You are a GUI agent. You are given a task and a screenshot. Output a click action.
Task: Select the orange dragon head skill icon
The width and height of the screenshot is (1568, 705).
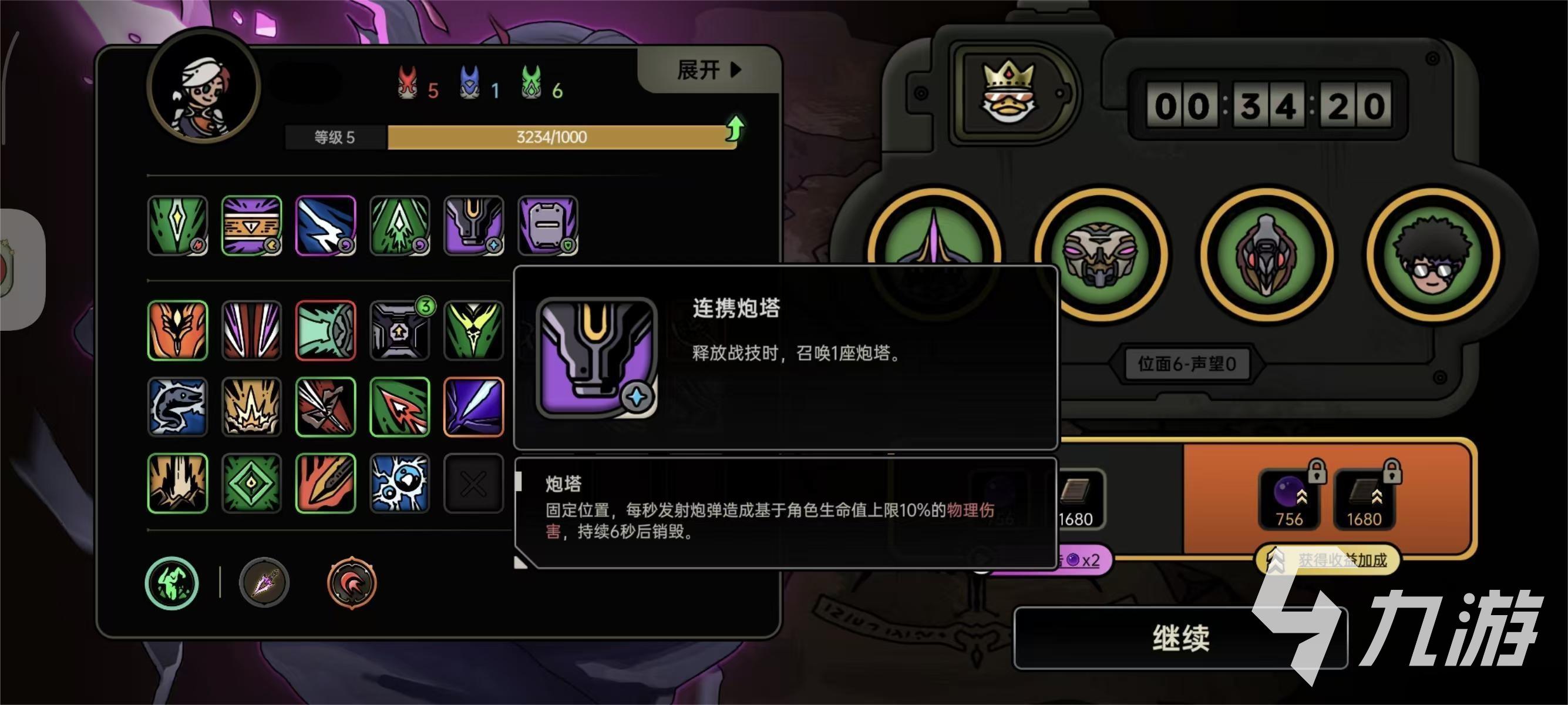[177, 329]
